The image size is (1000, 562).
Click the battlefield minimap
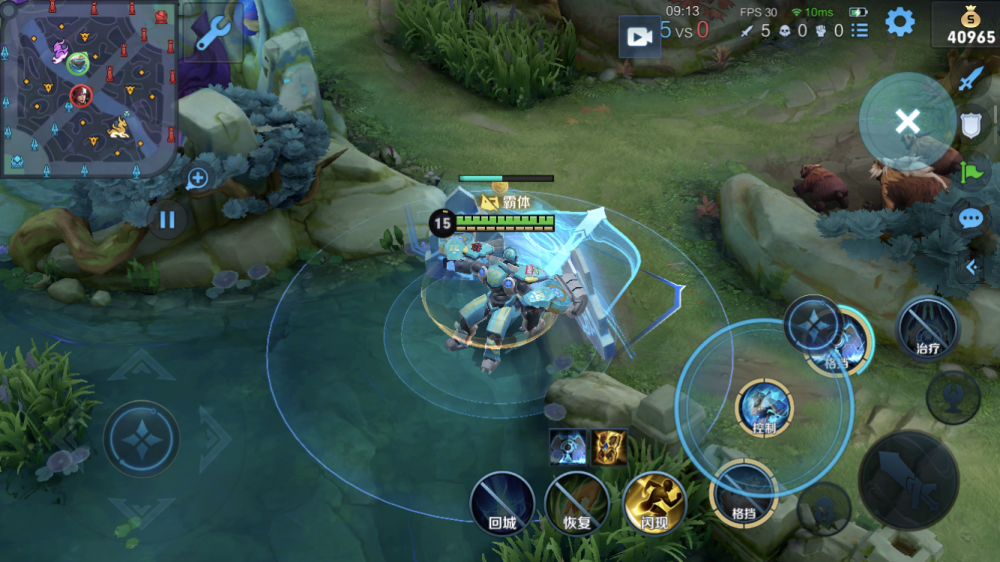pyautogui.click(x=88, y=88)
